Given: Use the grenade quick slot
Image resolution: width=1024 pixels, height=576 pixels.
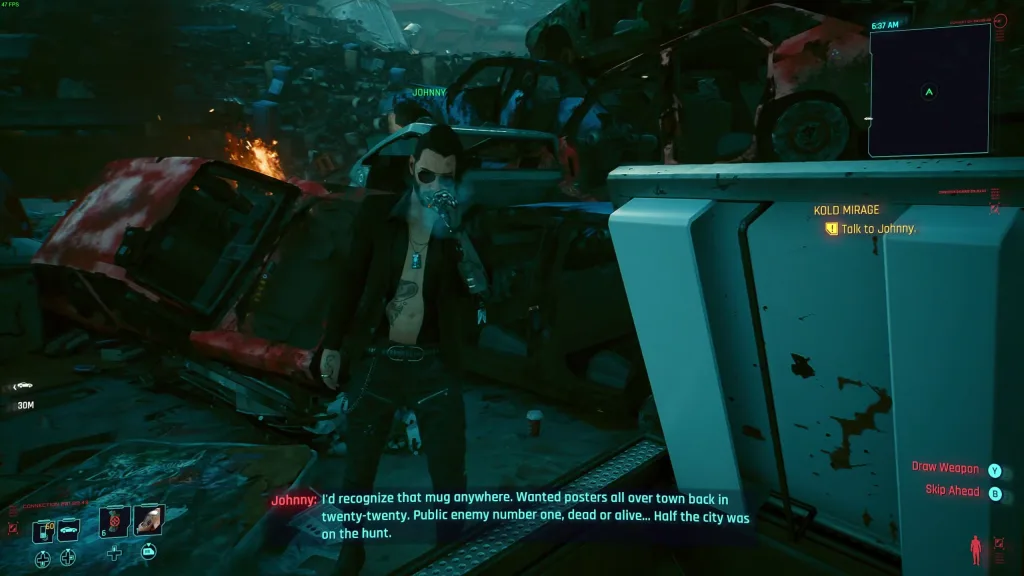Looking at the screenshot, I should 115,521.
